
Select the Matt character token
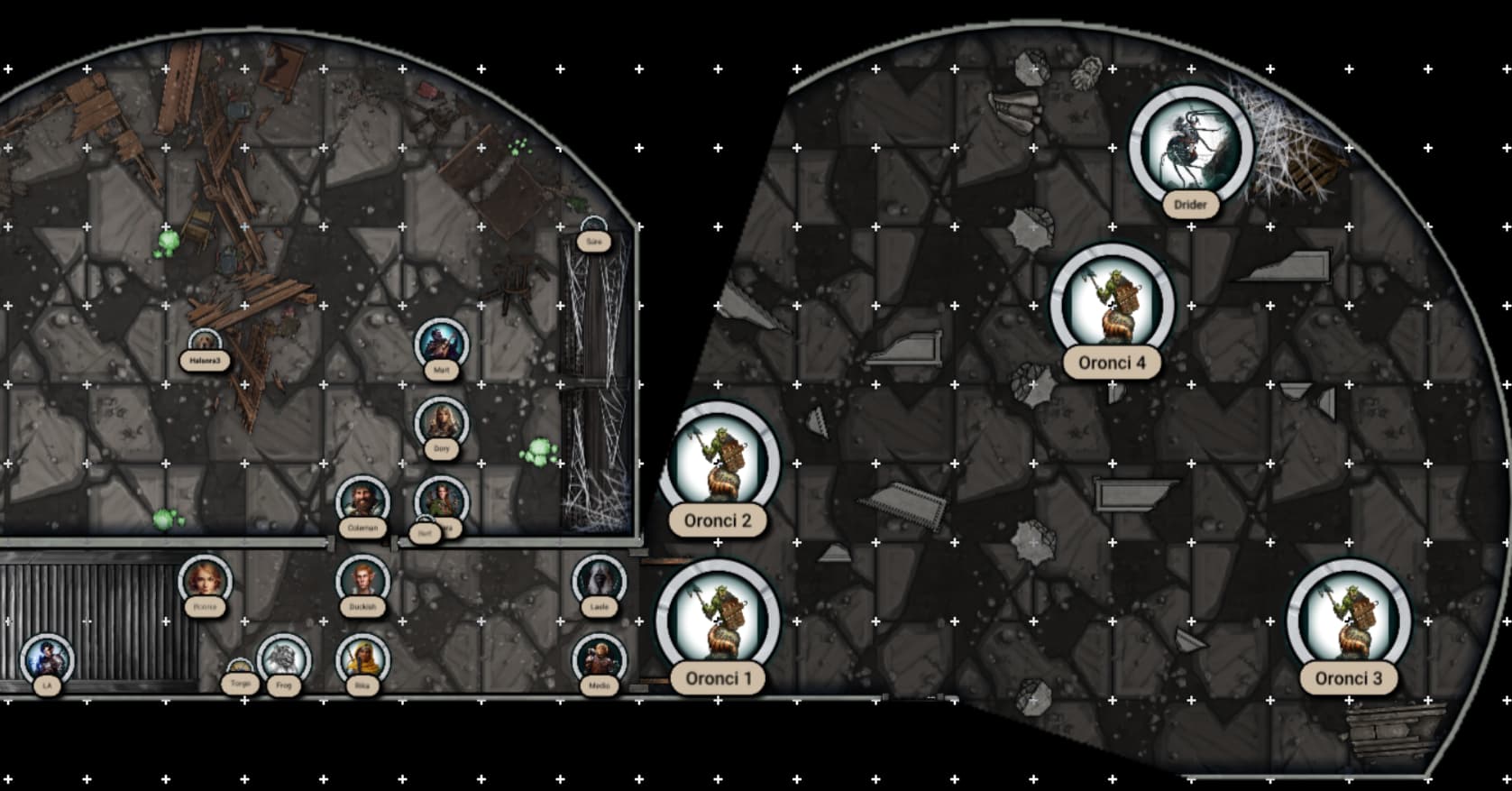click(441, 345)
